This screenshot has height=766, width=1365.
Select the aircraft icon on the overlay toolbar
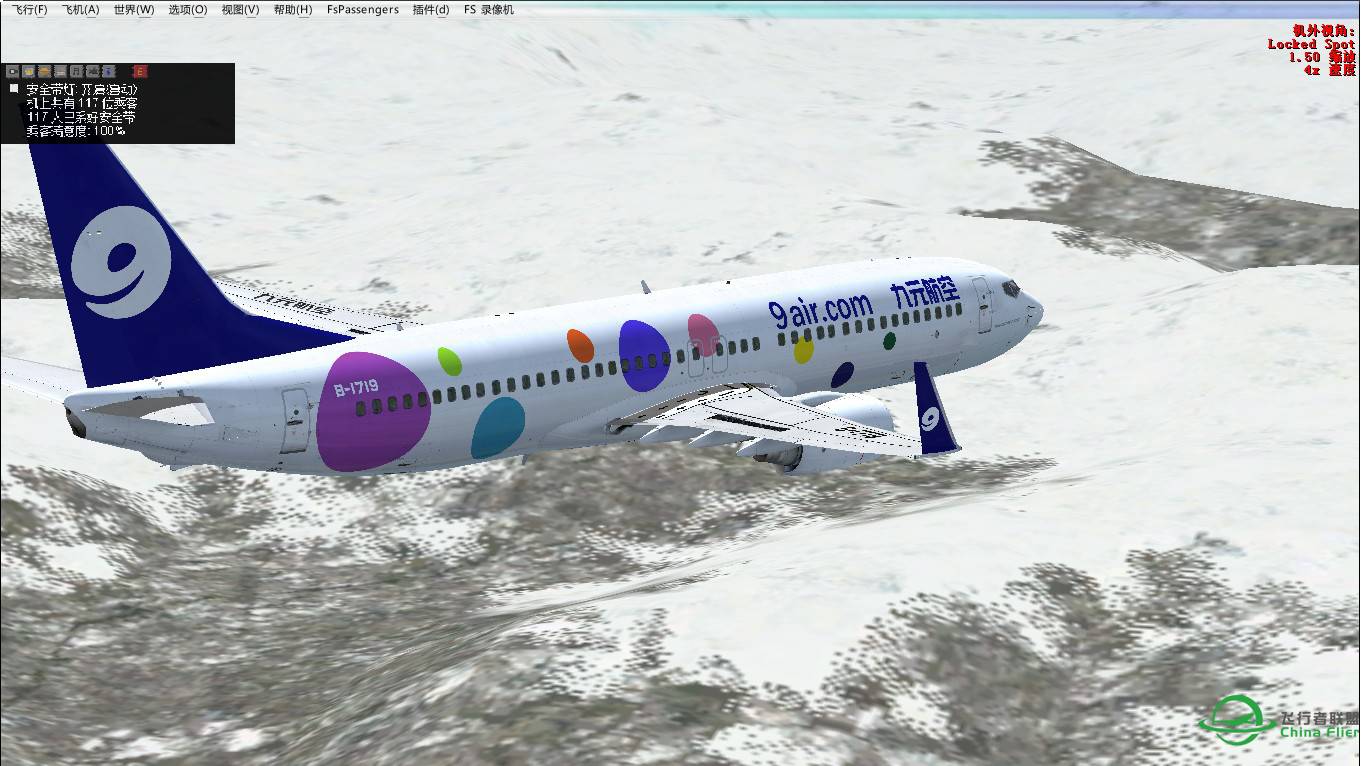click(92, 71)
